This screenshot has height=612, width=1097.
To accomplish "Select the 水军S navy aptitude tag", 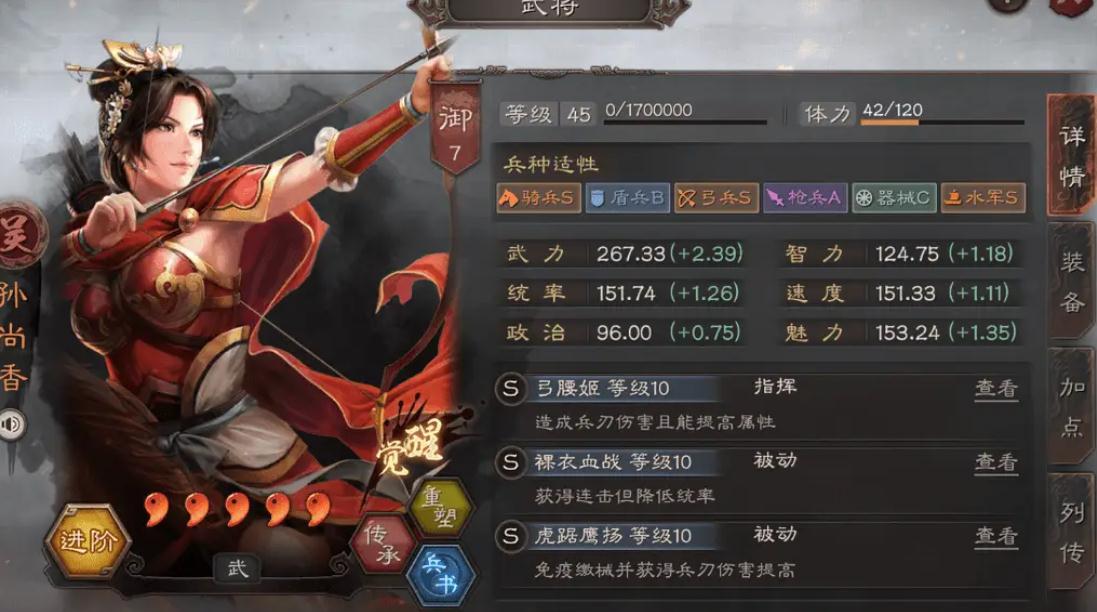I will pyautogui.click(x=982, y=198).
